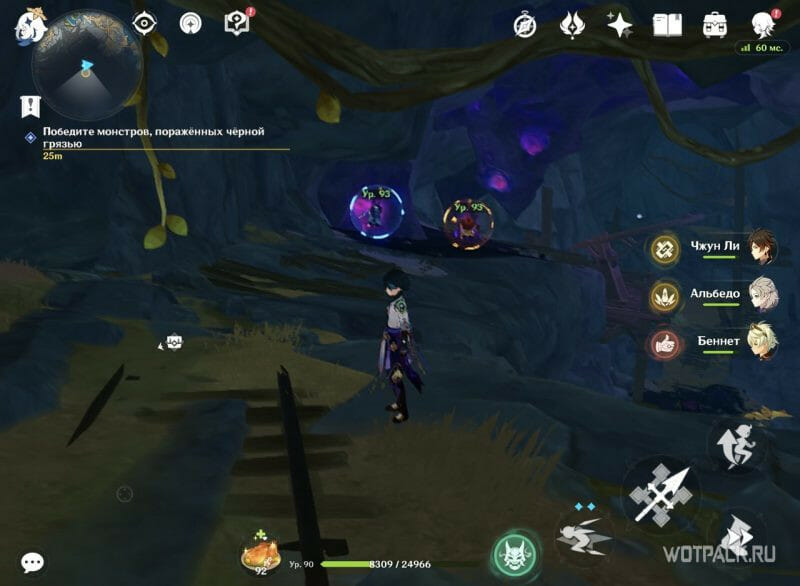
Task: Open the wish star icon
Action: click(620, 23)
